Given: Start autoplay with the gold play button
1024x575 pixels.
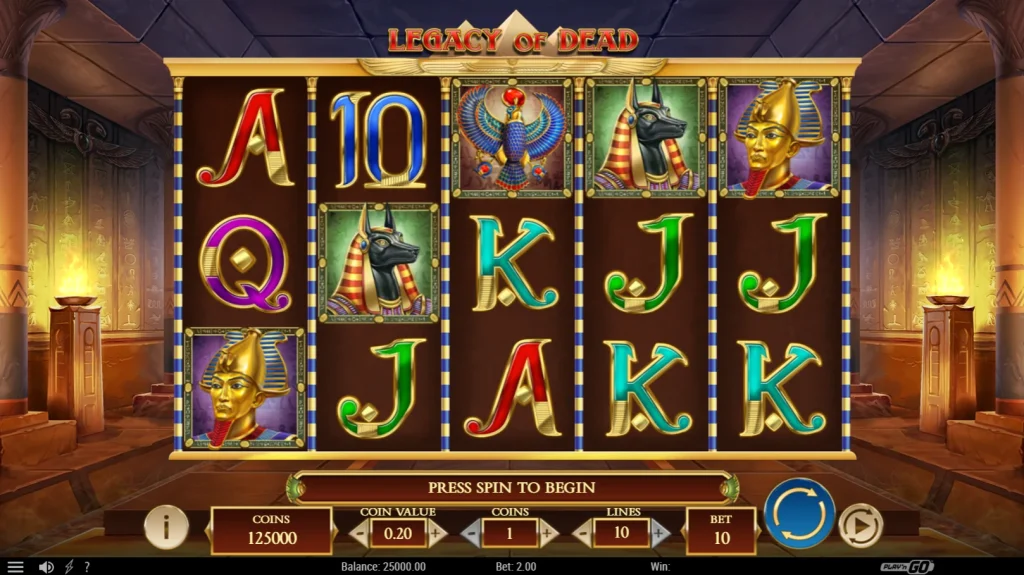Looking at the screenshot, I should 858,525.
